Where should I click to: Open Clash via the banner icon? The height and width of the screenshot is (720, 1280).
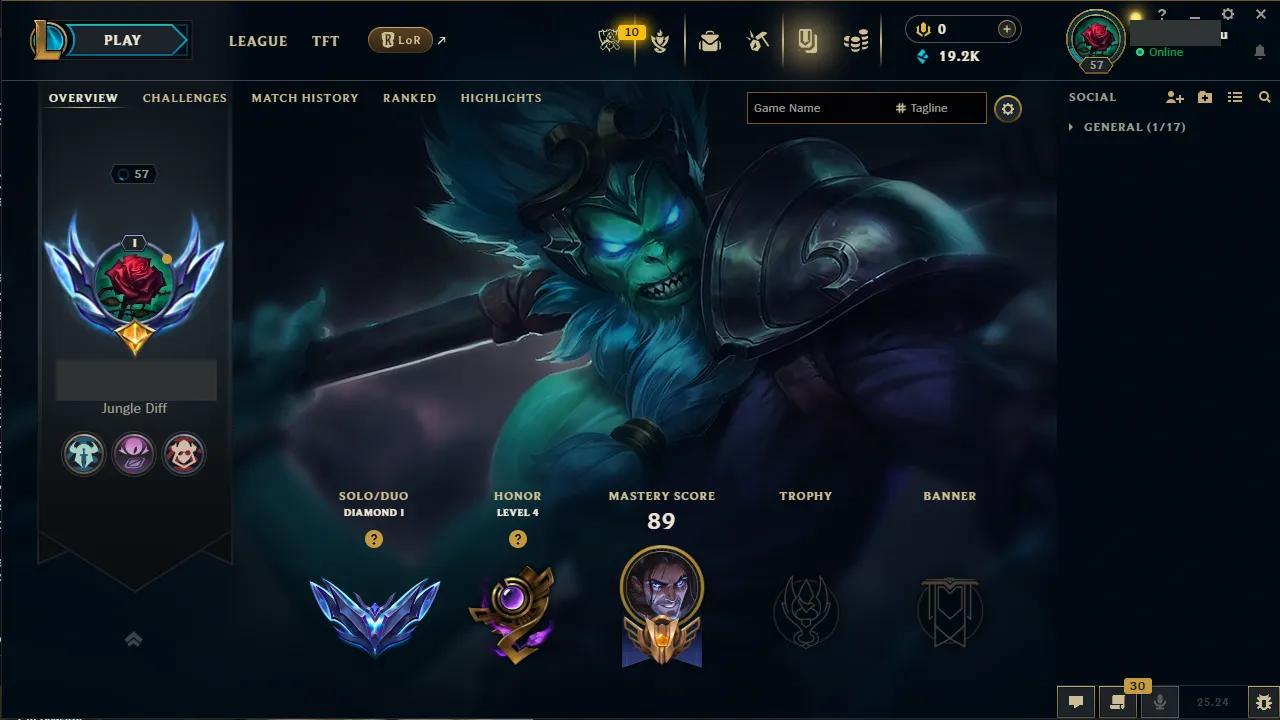[808, 41]
